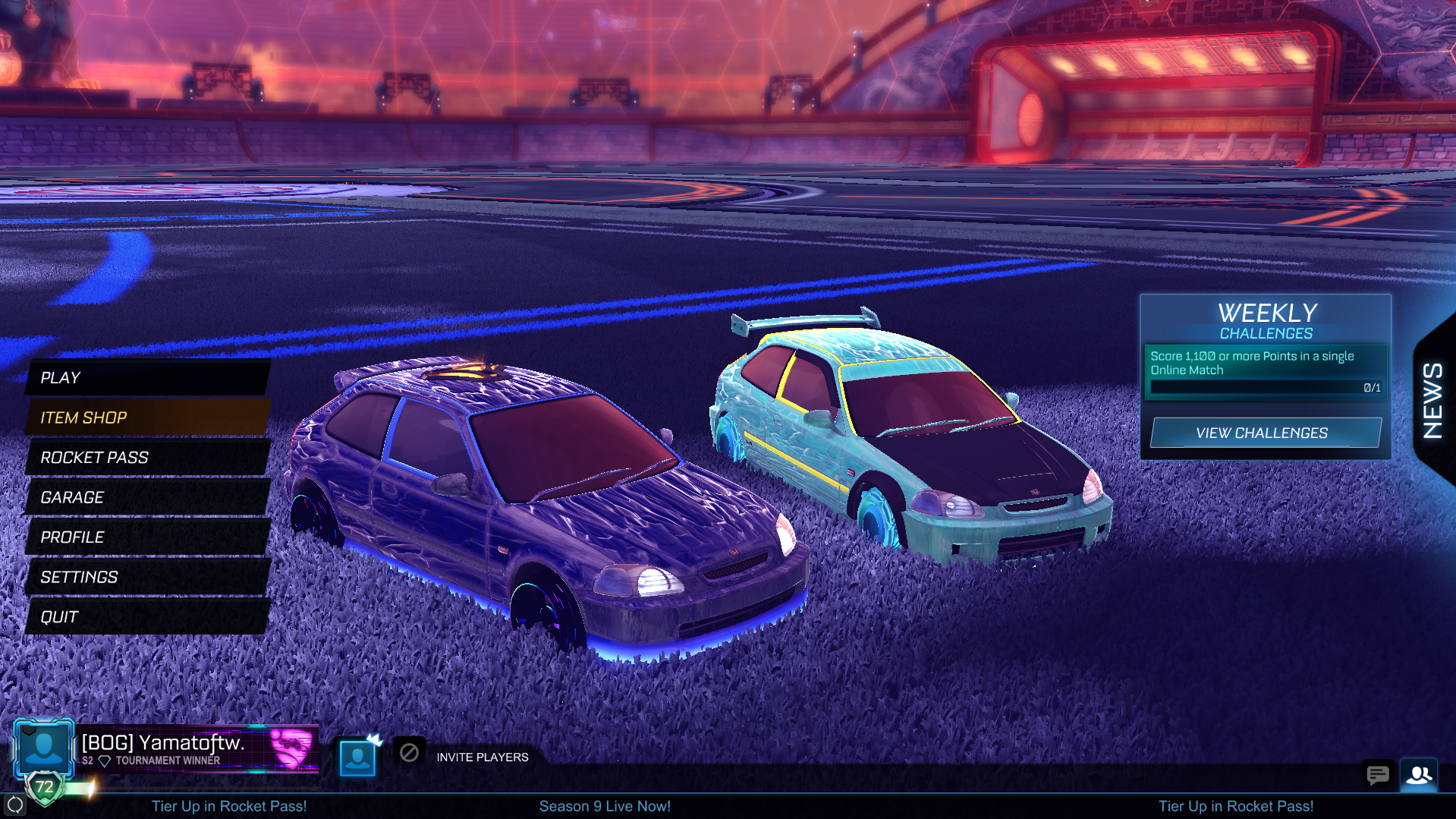
Task: Choose QUIT to exit the game
Action: pos(148,617)
